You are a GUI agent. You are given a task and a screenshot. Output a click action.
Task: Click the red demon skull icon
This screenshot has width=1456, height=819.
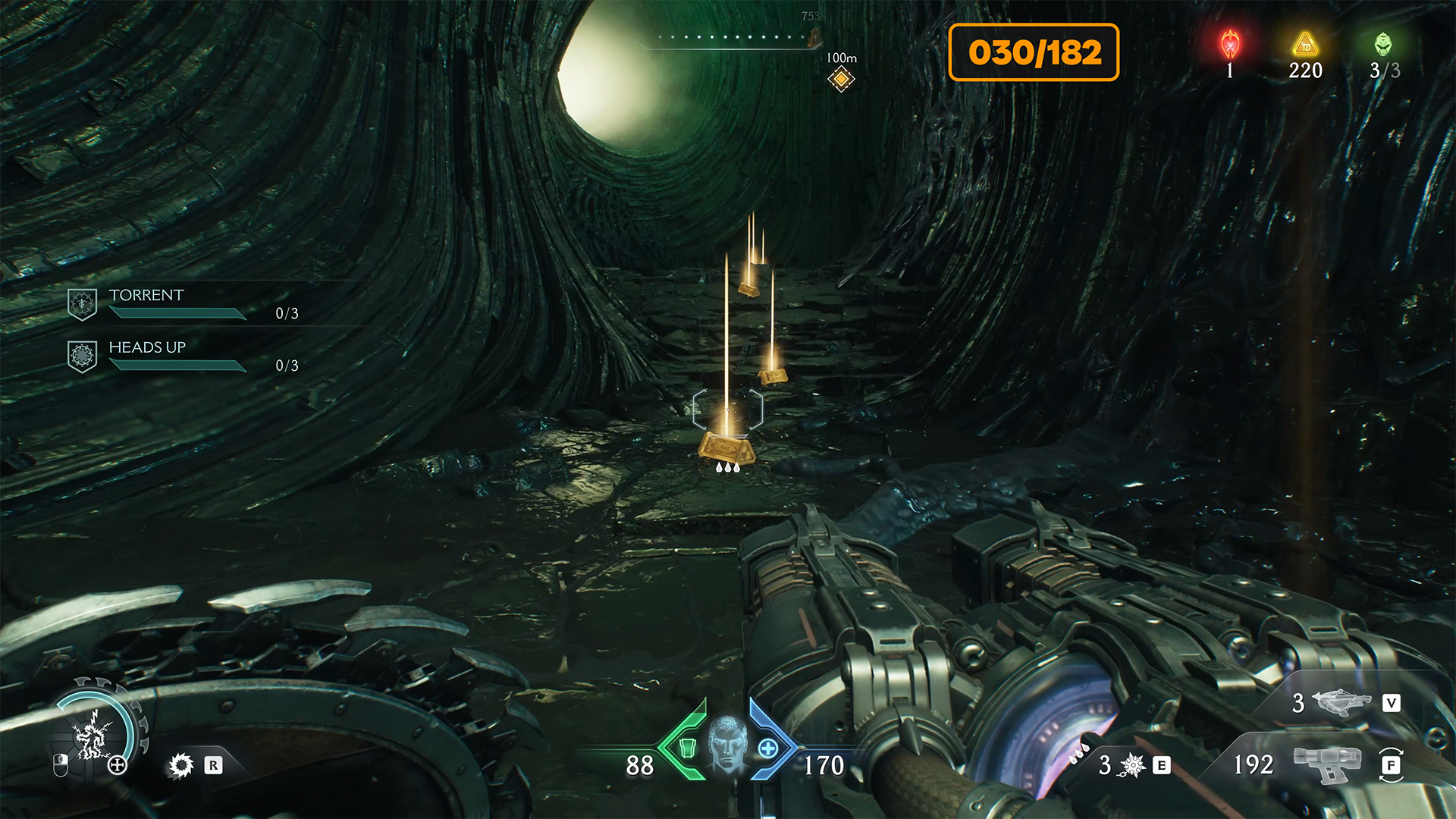click(x=1230, y=44)
